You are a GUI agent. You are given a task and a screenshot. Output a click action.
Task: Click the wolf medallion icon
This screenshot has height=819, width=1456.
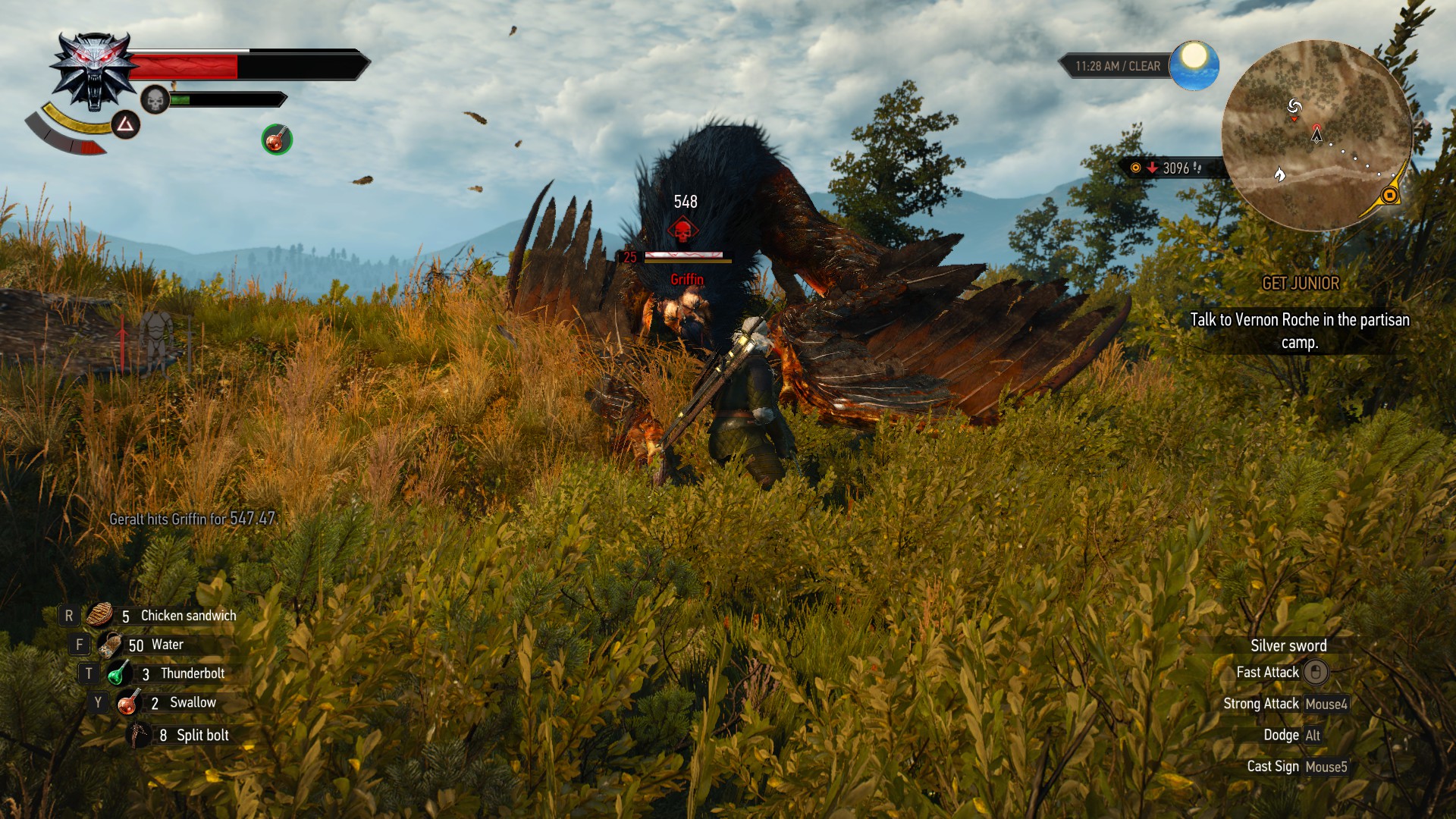pos(94,70)
